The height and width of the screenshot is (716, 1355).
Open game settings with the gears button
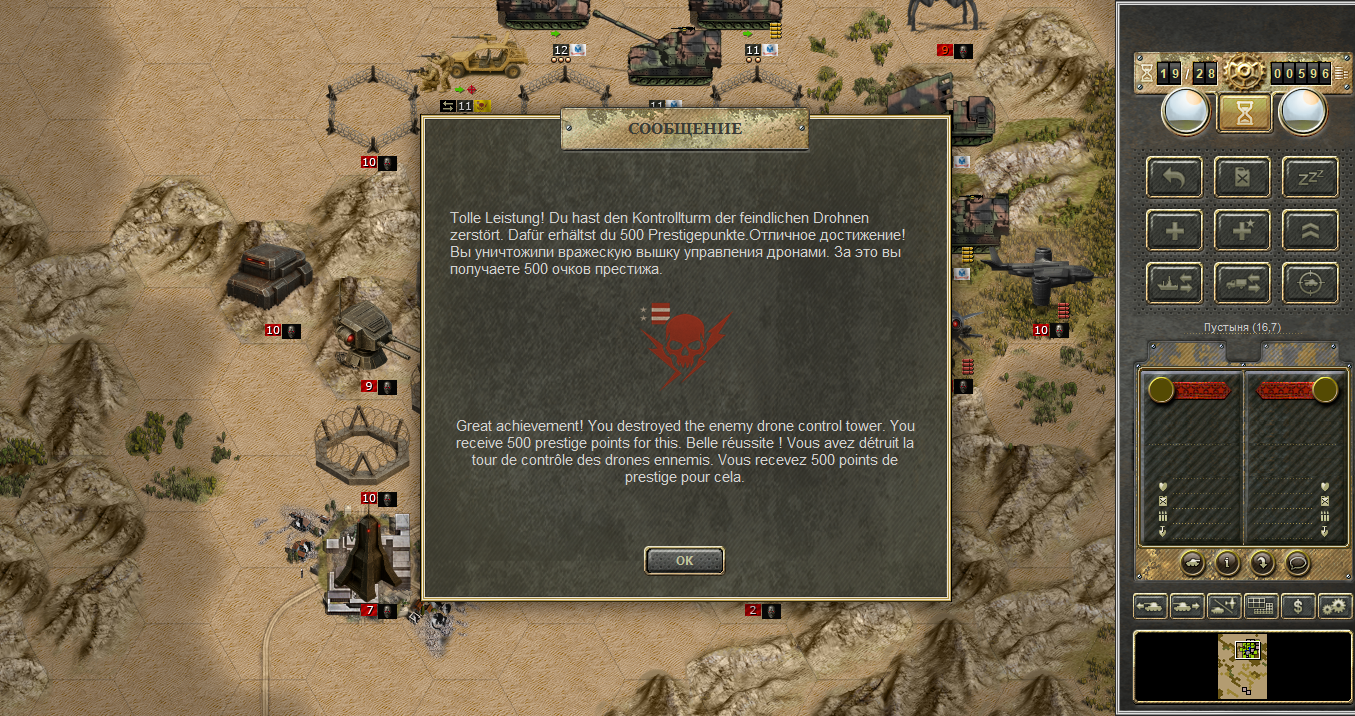(x=1335, y=606)
